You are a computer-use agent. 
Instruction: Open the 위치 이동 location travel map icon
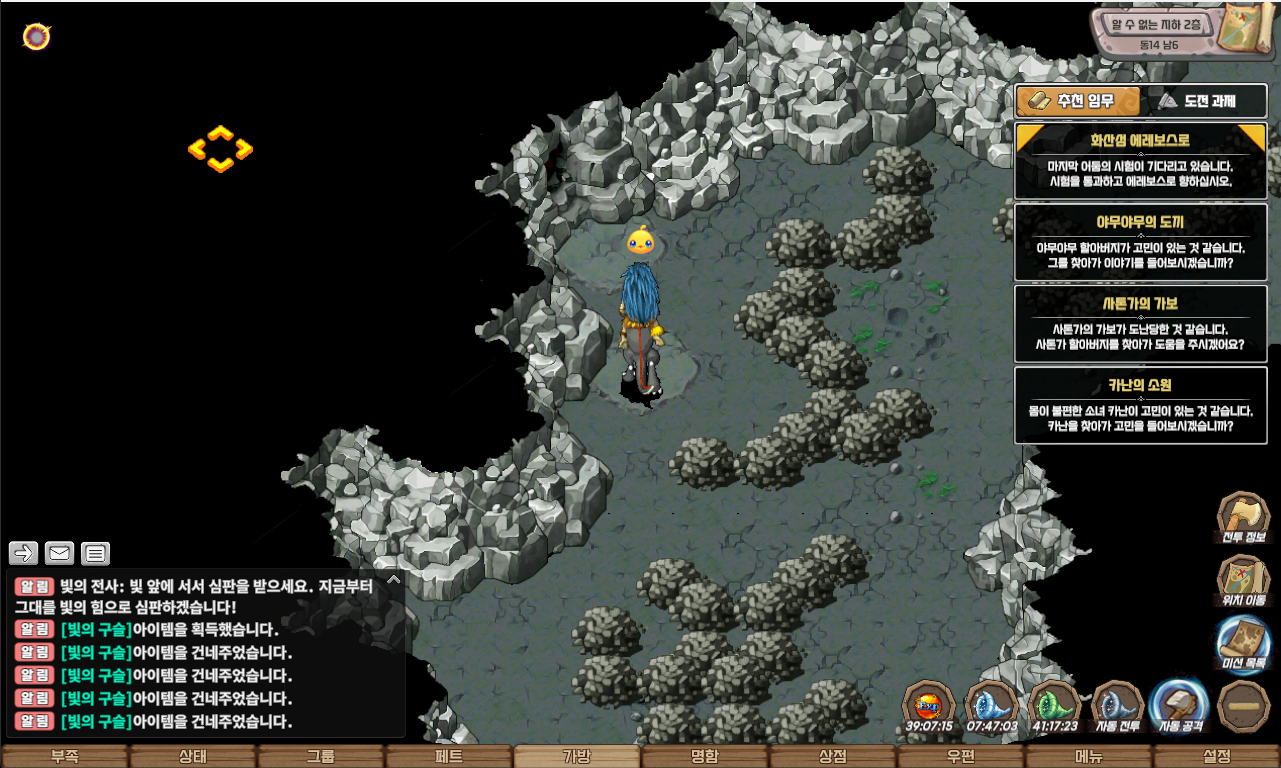(x=1243, y=581)
